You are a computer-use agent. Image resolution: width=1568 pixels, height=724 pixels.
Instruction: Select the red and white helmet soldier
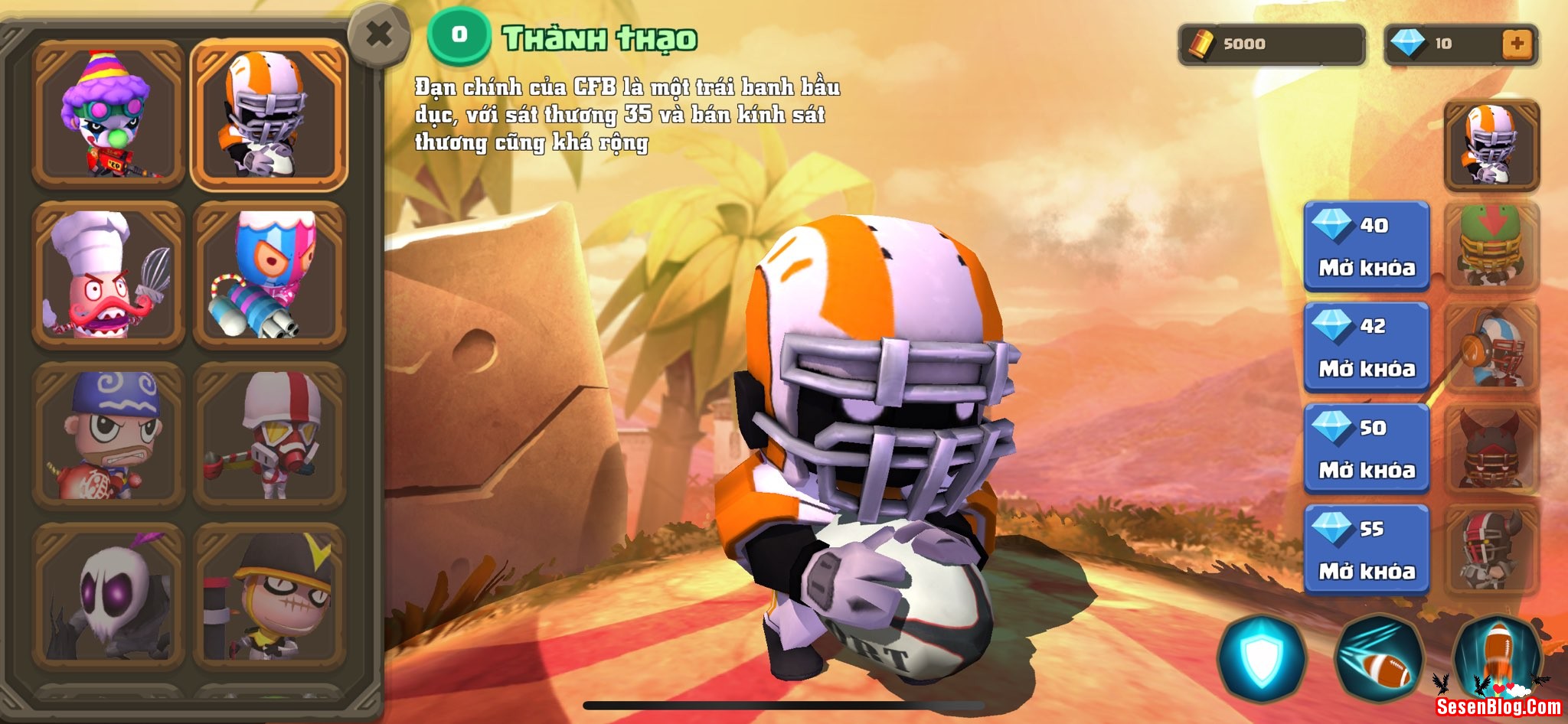[x=269, y=435]
